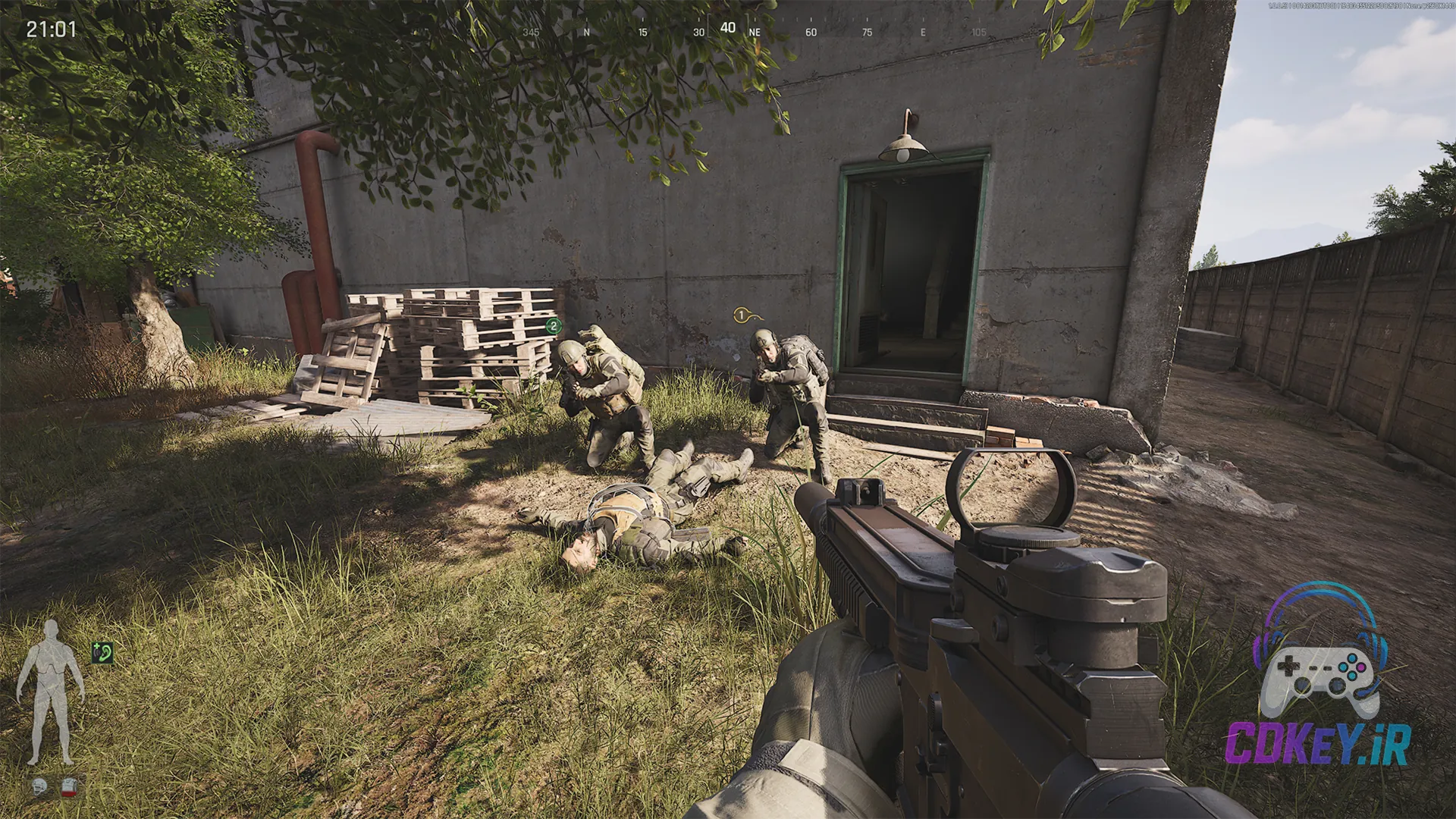The image size is (1456, 819).
Task: Click the green teammate marker numbered 2
Action: click(x=554, y=325)
